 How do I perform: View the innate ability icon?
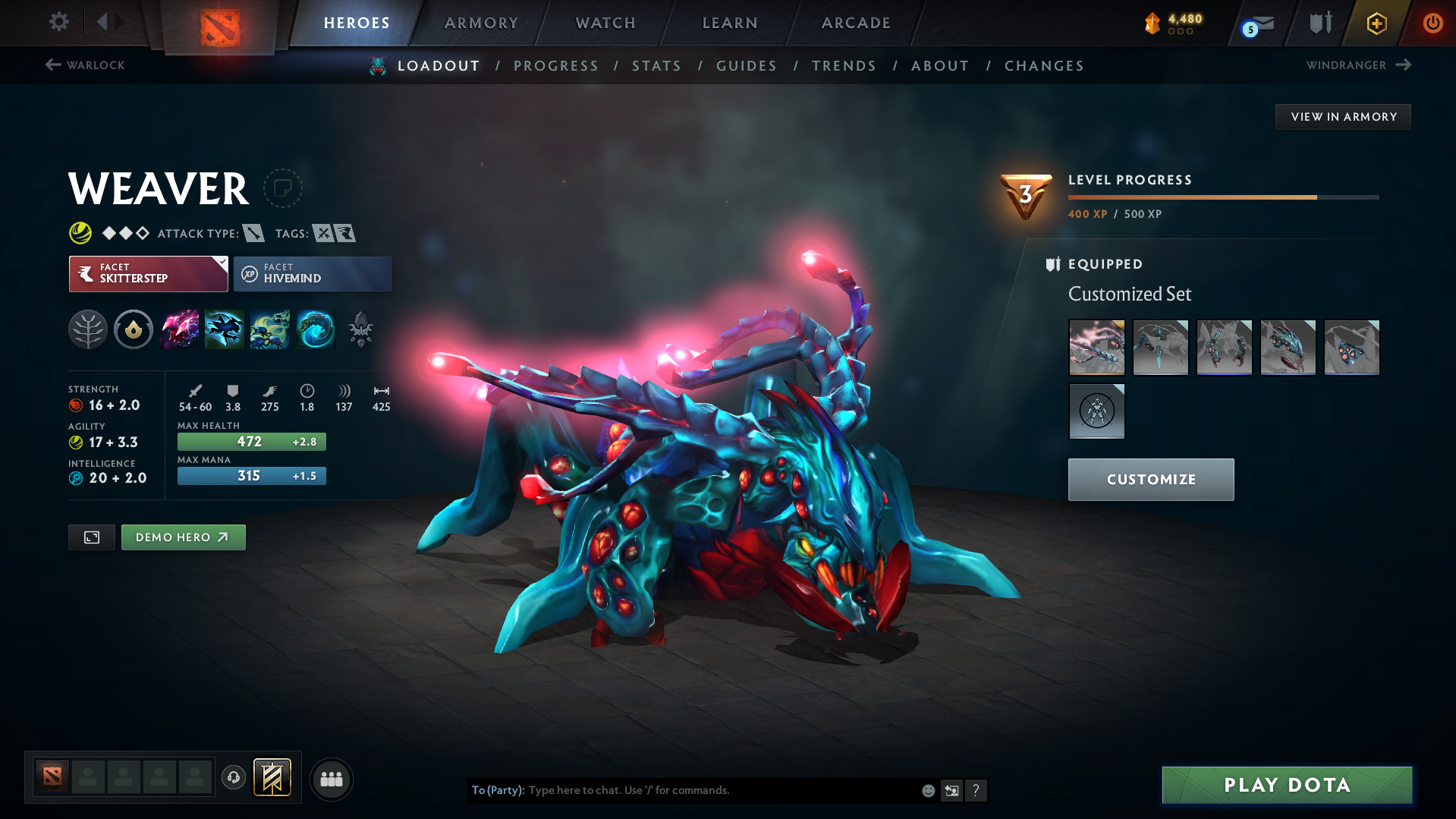[x=134, y=329]
